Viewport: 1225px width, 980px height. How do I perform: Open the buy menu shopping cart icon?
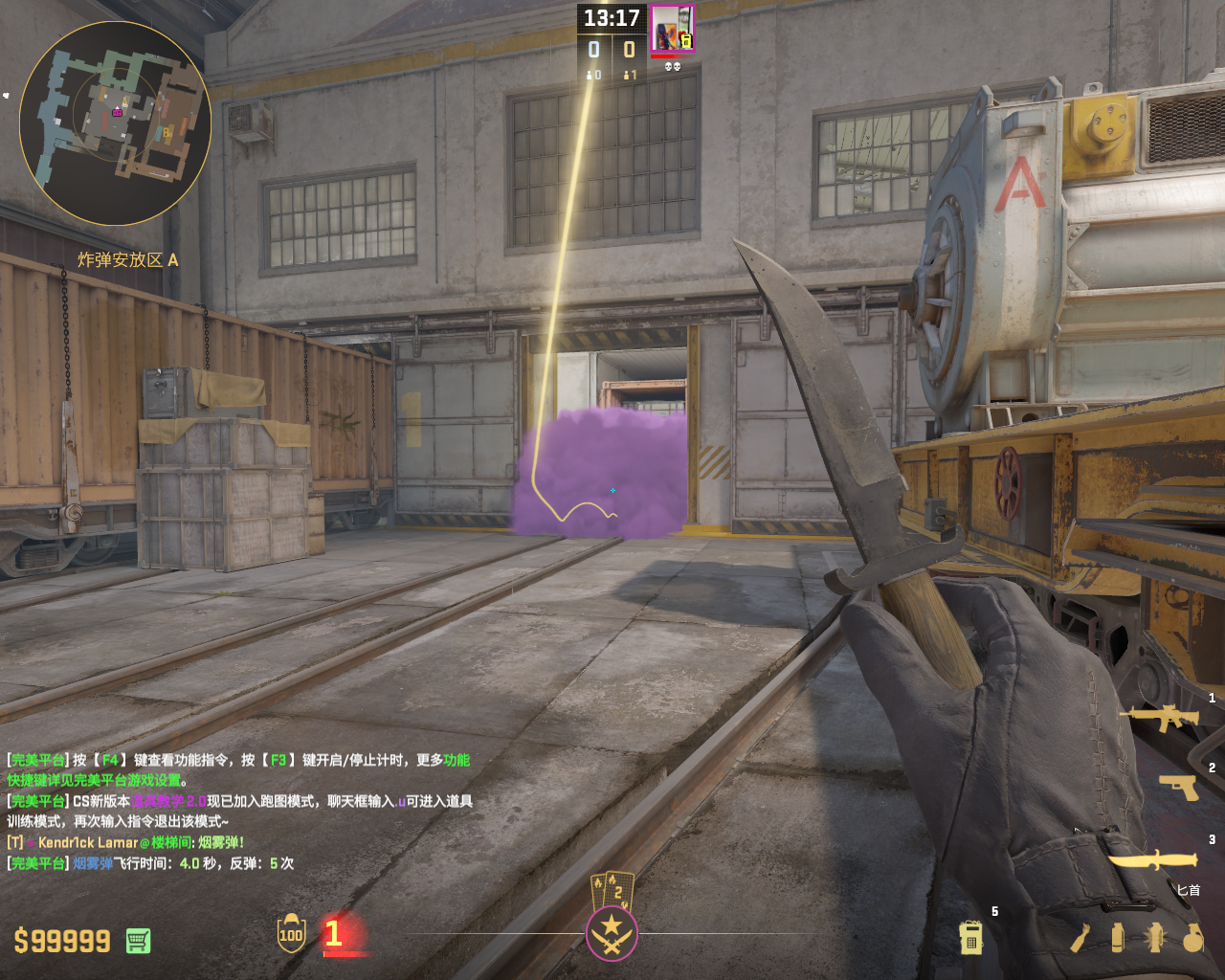pyautogui.click(x=138, y=941)
